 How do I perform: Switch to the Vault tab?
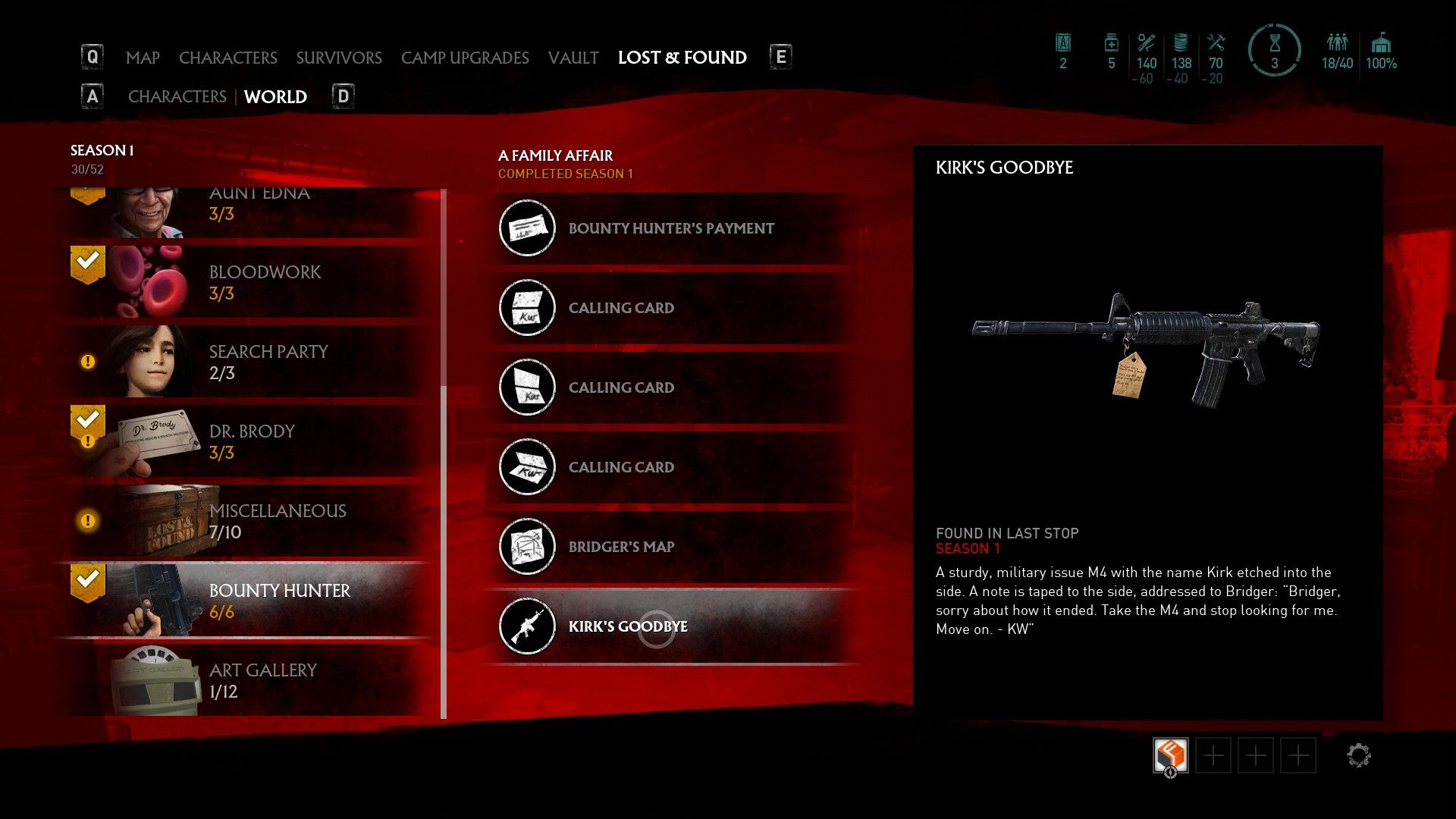click(x=573, y=58)
